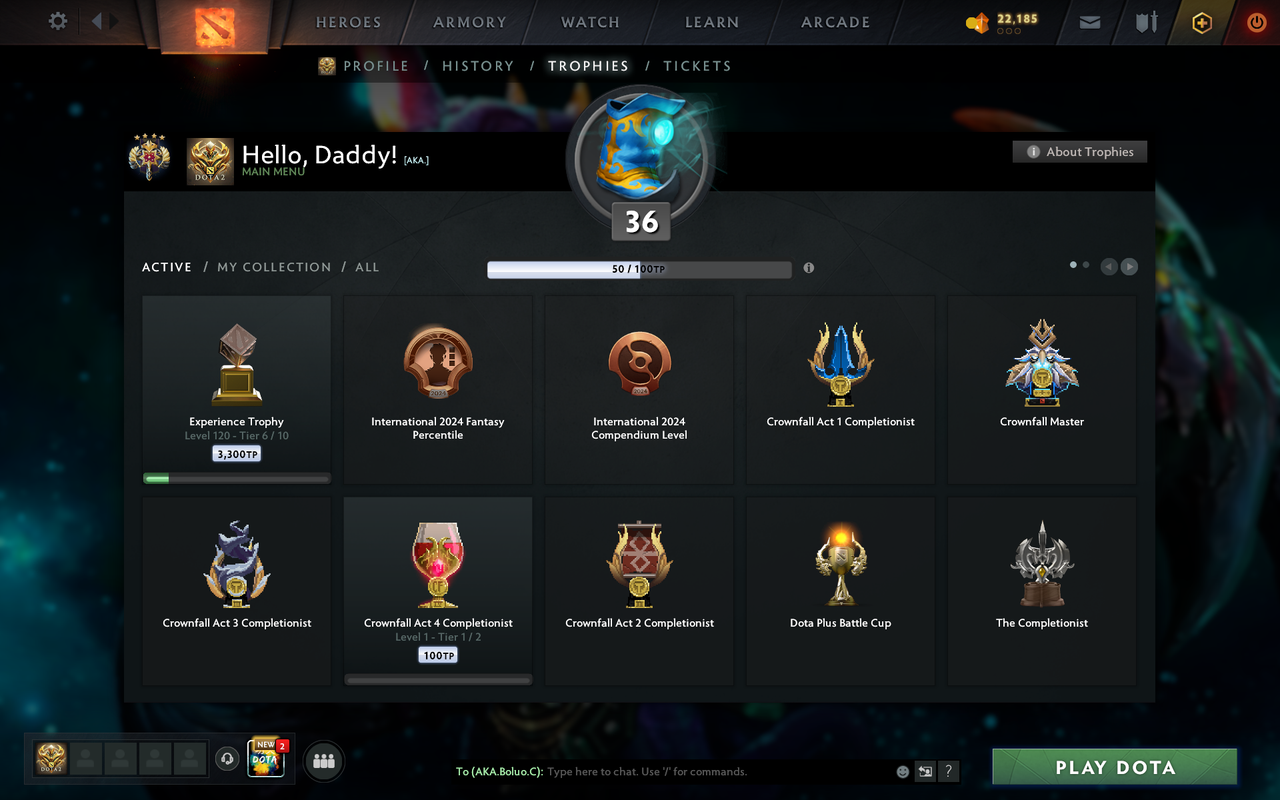Click the chat help question mark icon

pos(948,771)
